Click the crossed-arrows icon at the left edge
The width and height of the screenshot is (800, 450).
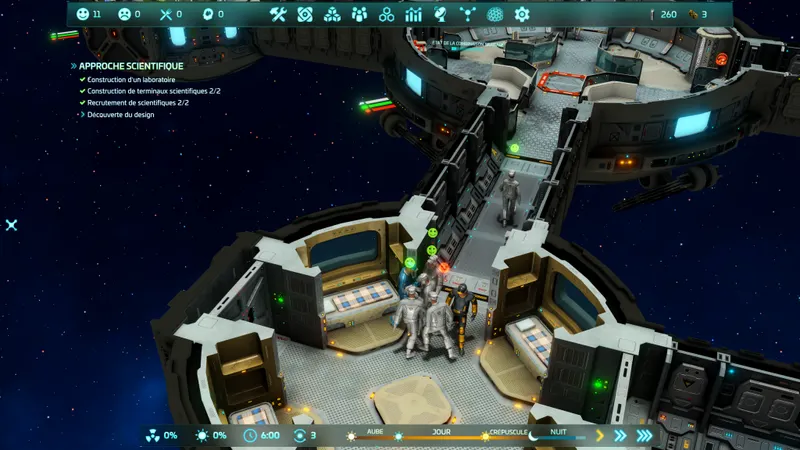(x=11, y=225)
